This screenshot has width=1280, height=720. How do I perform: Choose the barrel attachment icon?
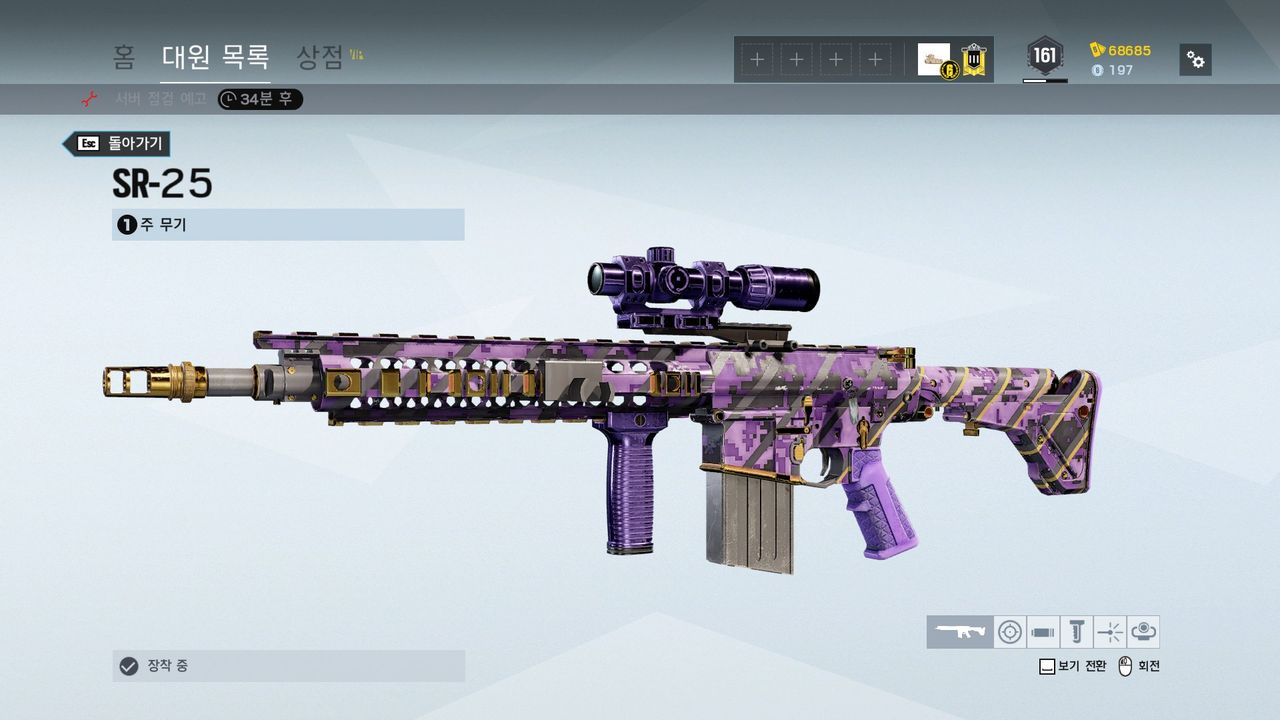1043,632
